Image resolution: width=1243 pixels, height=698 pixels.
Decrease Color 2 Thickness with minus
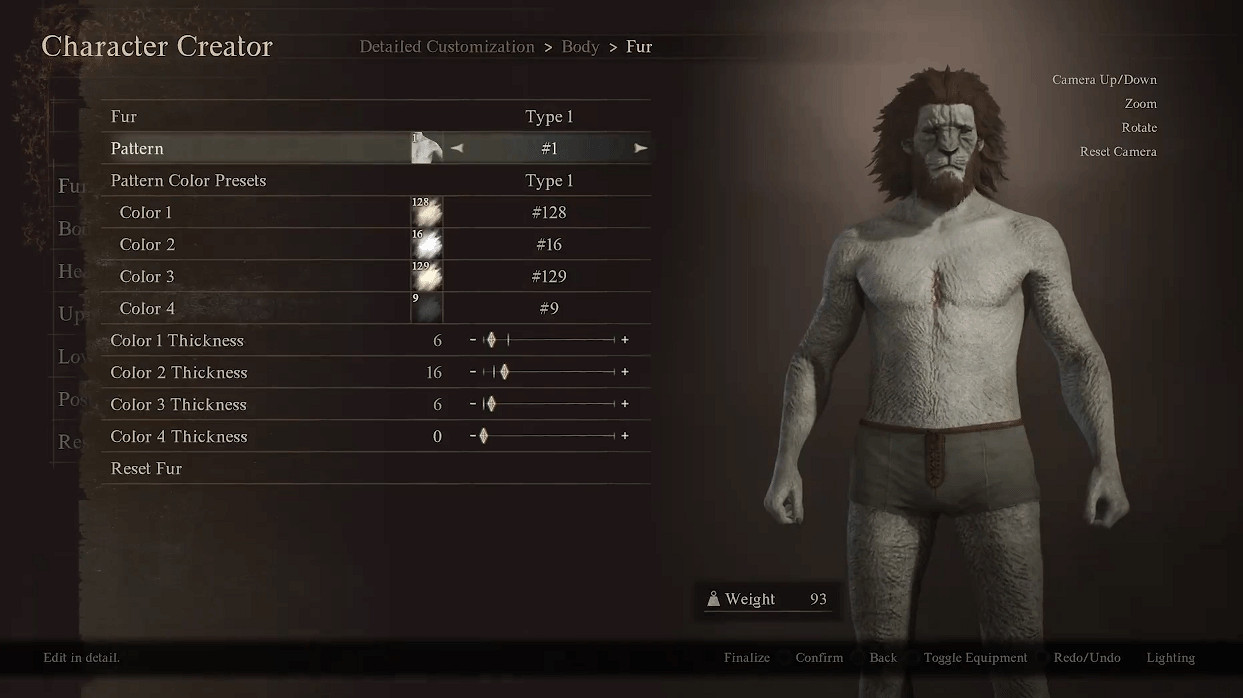click(473, 372)
